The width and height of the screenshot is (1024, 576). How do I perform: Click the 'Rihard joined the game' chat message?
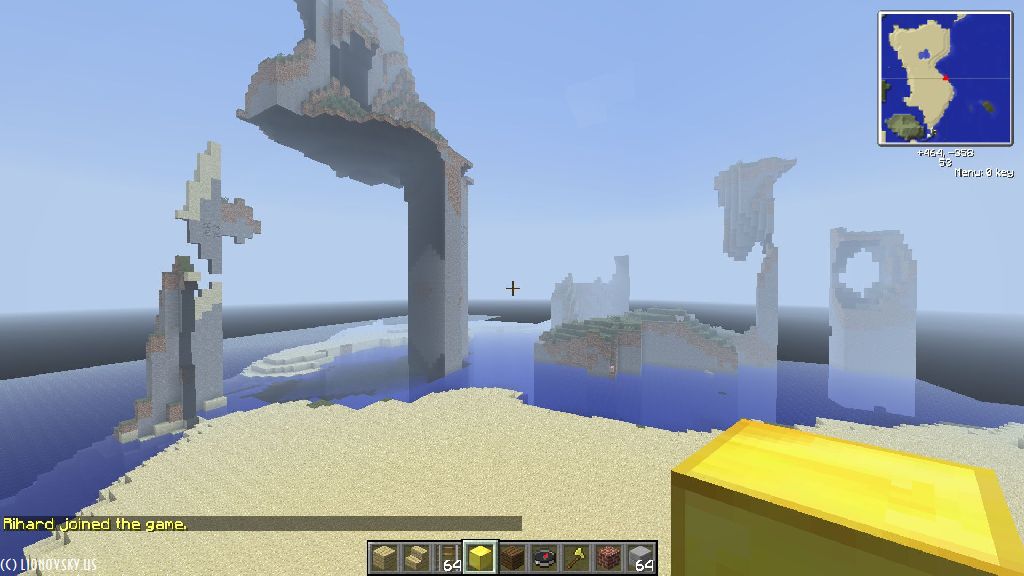[95, 524]
